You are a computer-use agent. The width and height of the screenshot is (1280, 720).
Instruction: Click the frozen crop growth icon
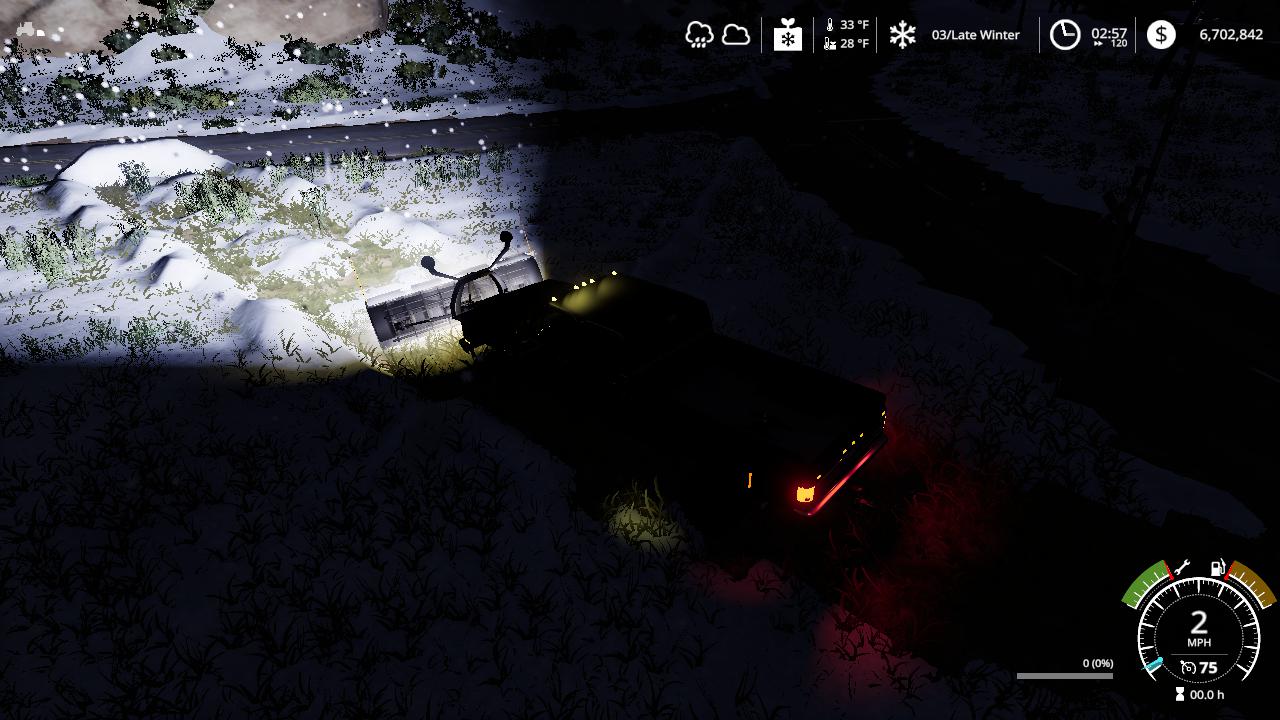pos(788,35)
